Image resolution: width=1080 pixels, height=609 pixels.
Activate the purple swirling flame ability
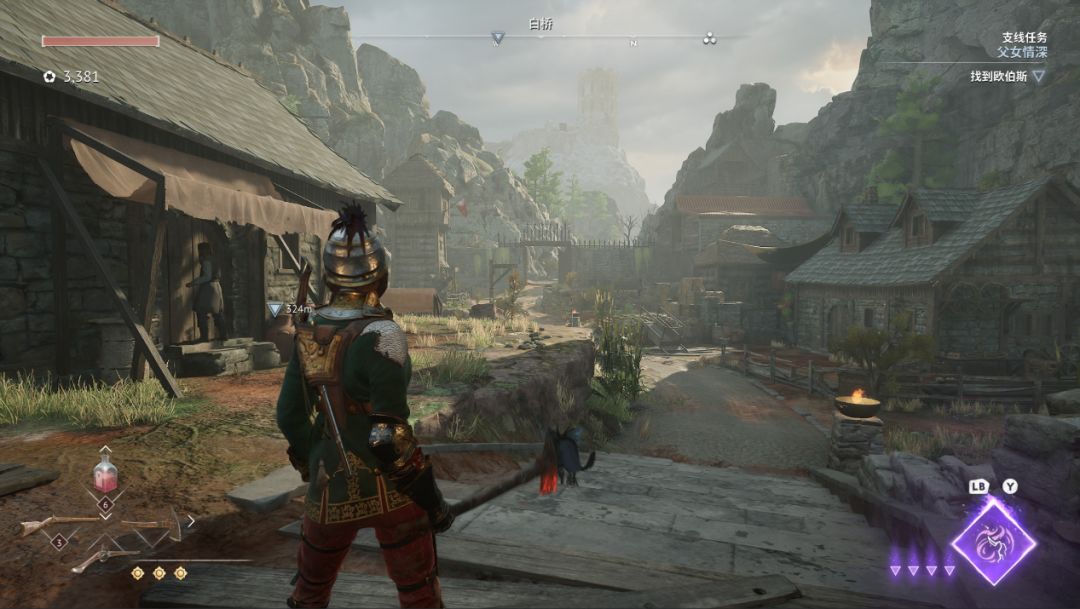coord(992,542)
